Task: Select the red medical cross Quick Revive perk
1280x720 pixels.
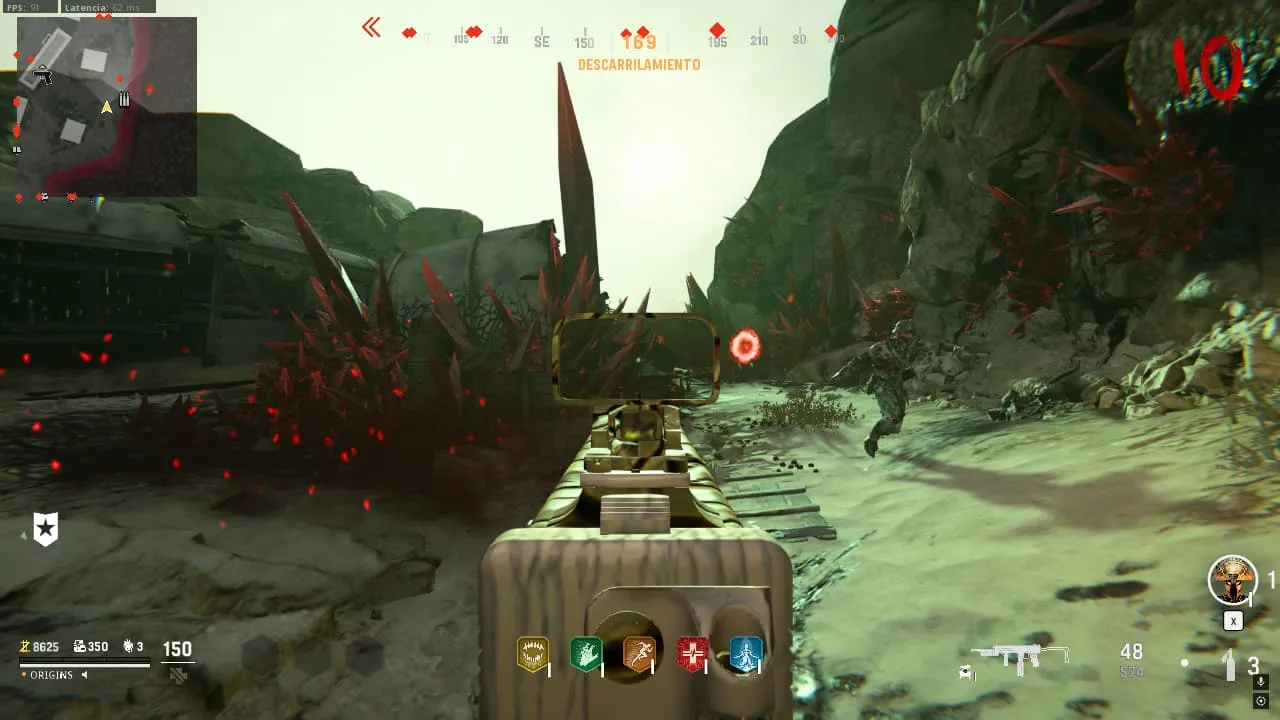Action: pyautogui.click(x=692, y=654)
